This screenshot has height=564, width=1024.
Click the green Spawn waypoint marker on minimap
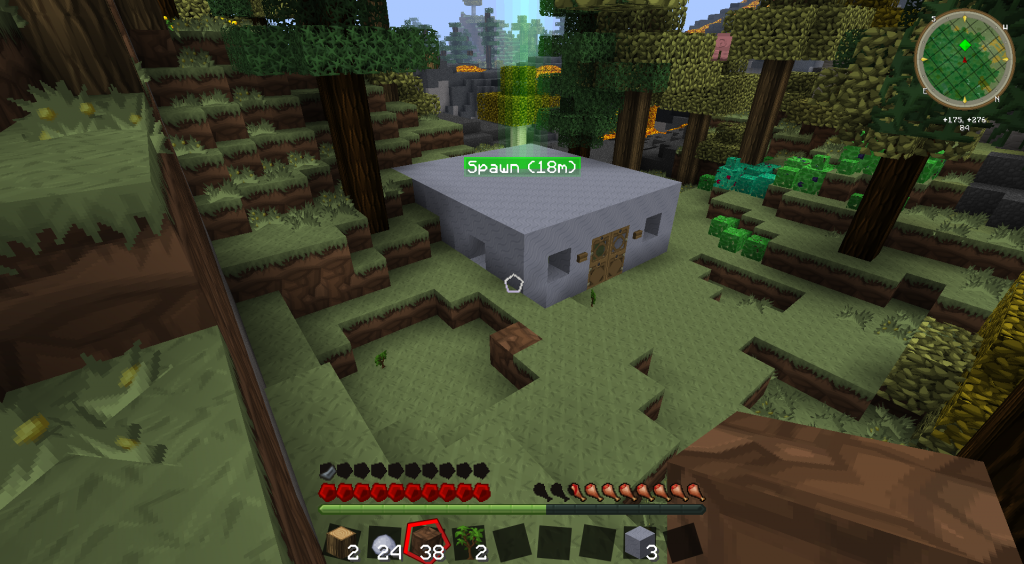coord(964,46)
